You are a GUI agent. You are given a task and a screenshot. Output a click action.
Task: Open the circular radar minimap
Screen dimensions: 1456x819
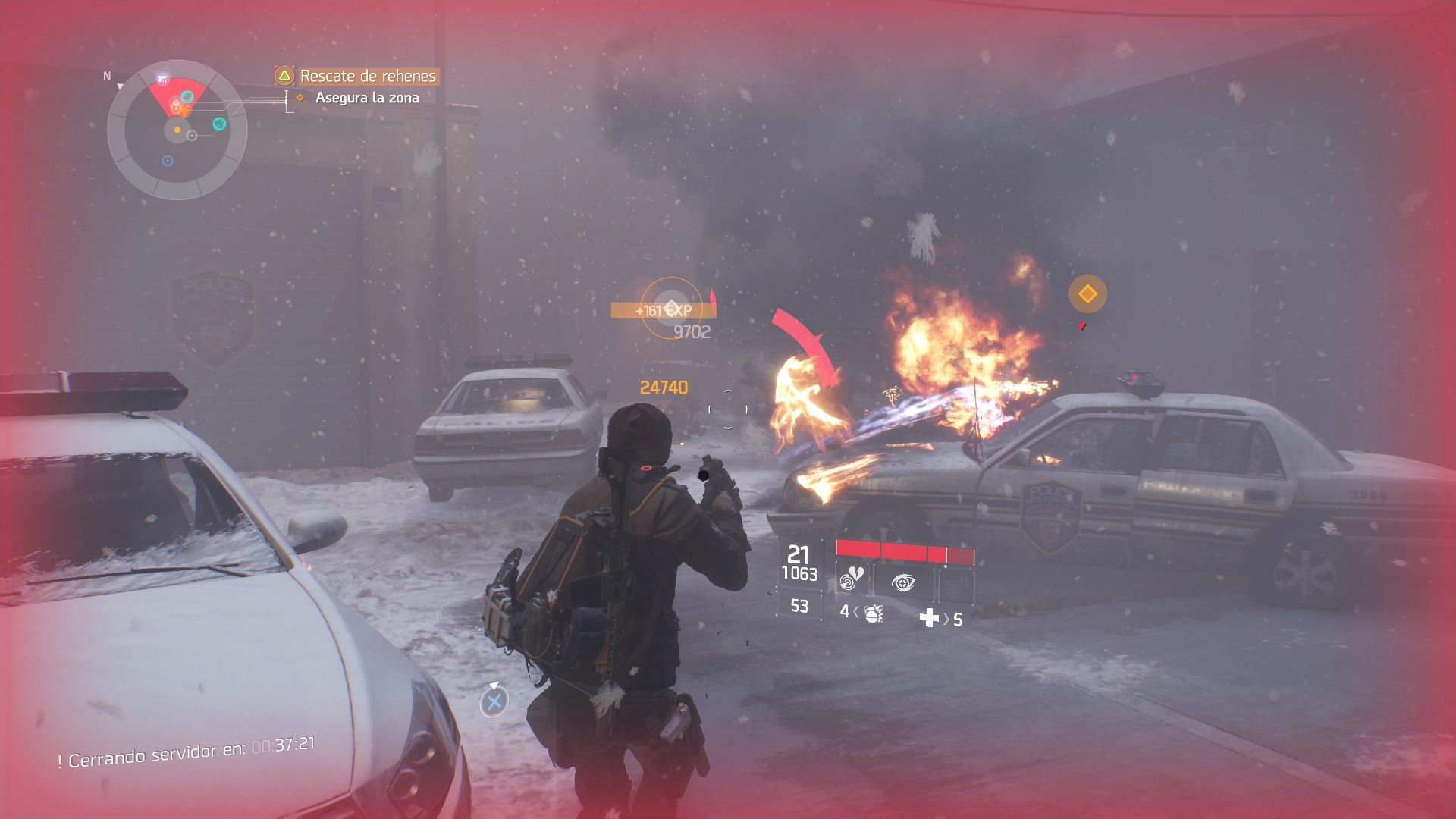point(177,130)
